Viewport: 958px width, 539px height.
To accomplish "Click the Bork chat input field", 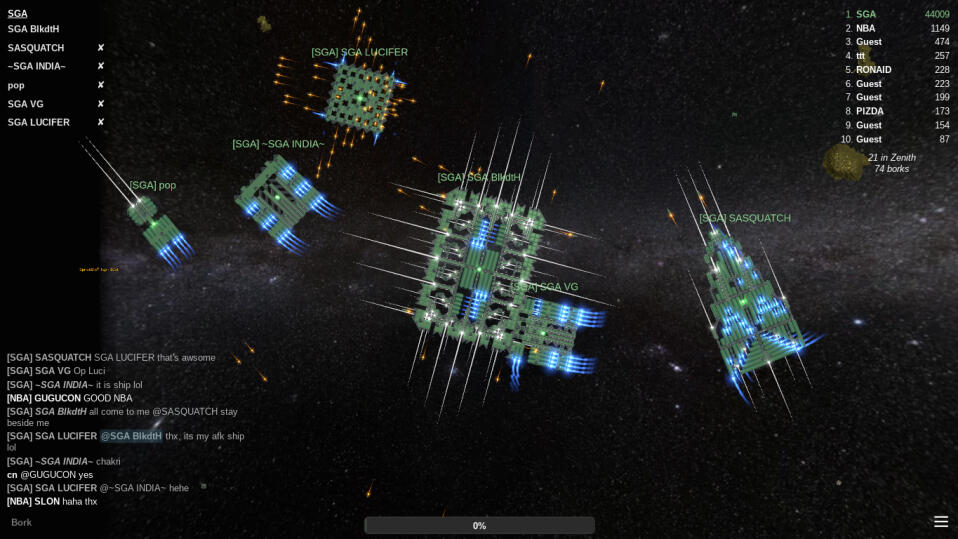I will [180, 522].
